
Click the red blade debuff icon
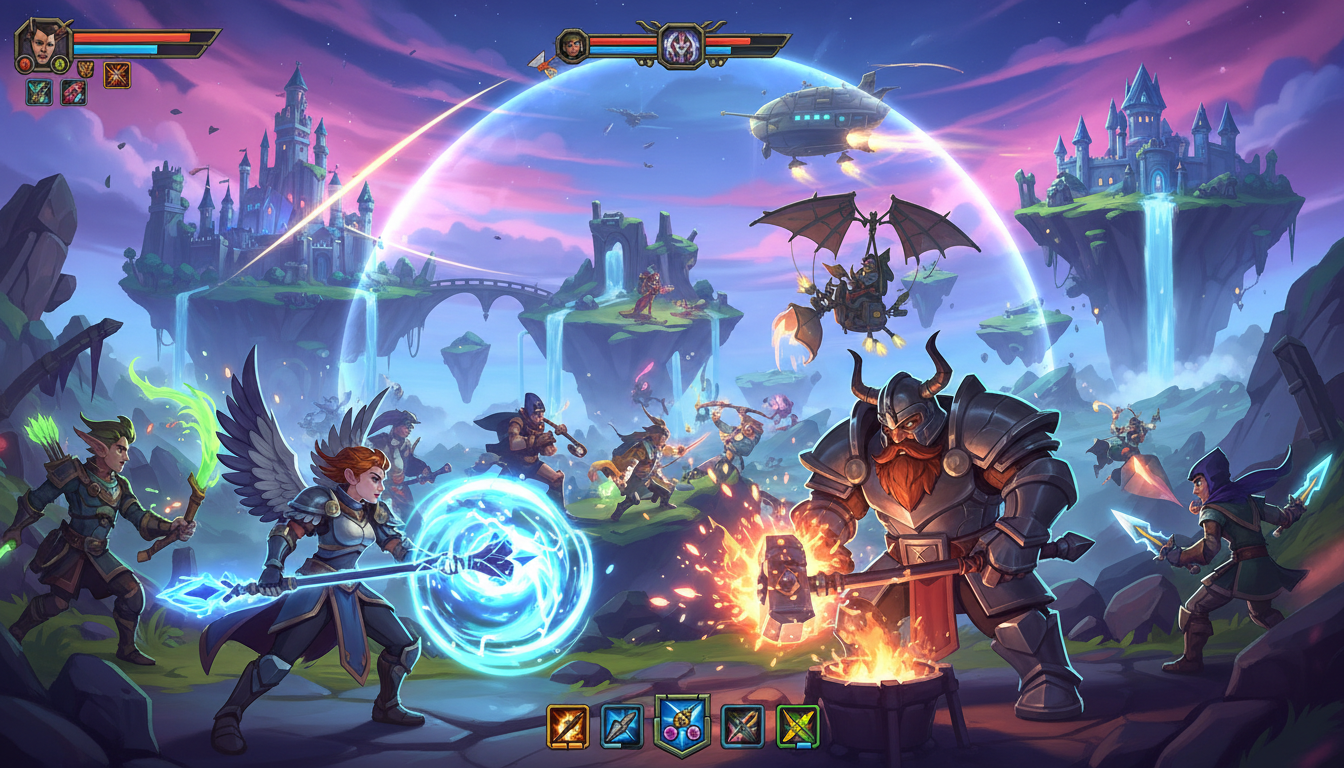pyautogui.click(x=73, y=92)
